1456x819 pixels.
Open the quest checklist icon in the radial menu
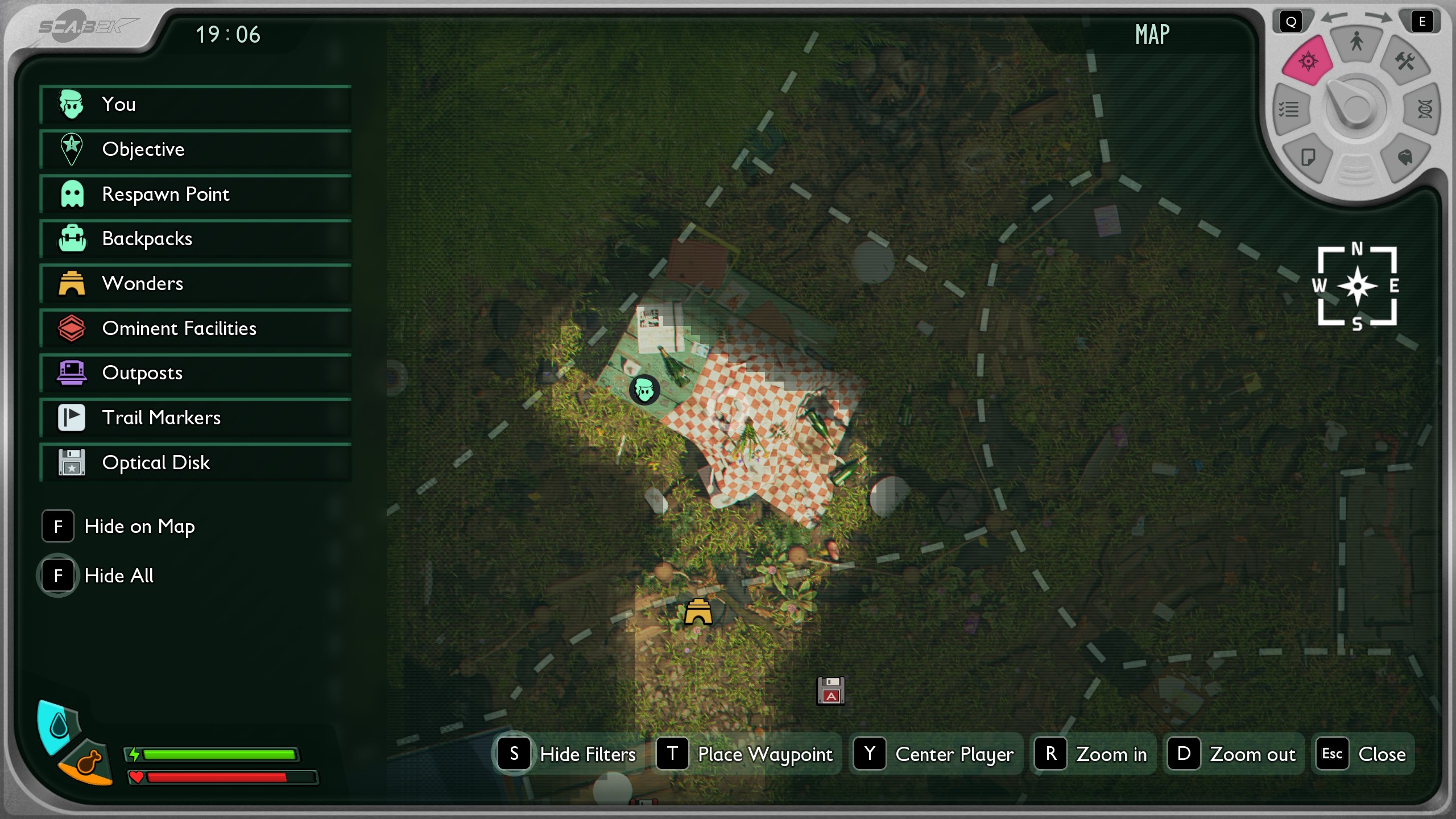coord(1290,108)
